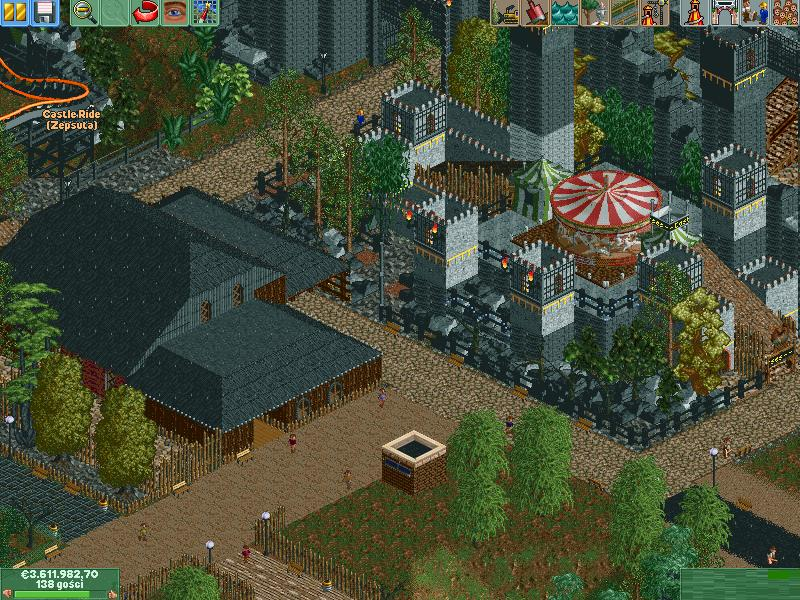Activate the bulldozer clear scenery tool
This screenshot has height=600, width=800.
click(505, 12)
